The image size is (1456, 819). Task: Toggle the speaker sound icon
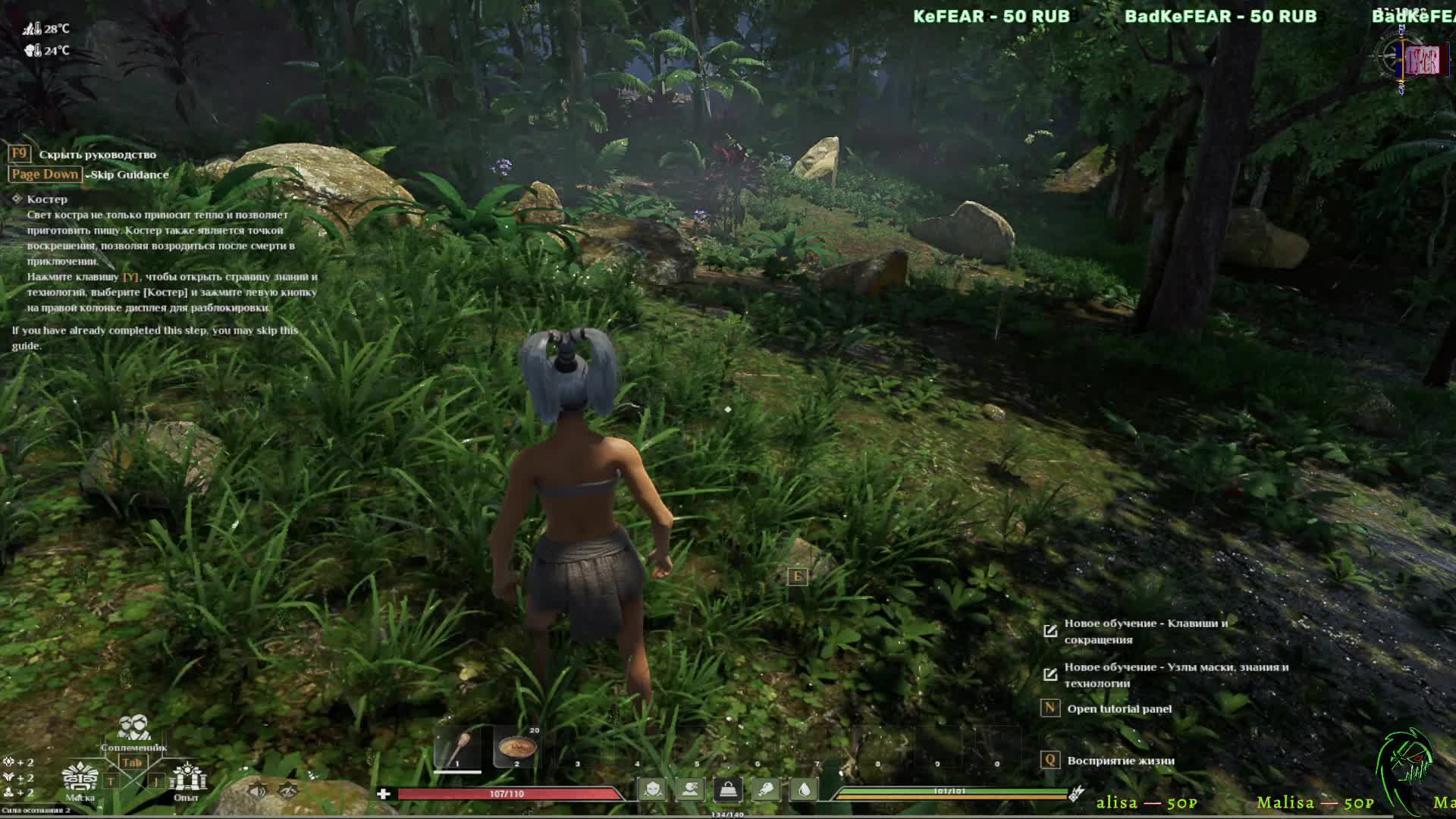258,791
